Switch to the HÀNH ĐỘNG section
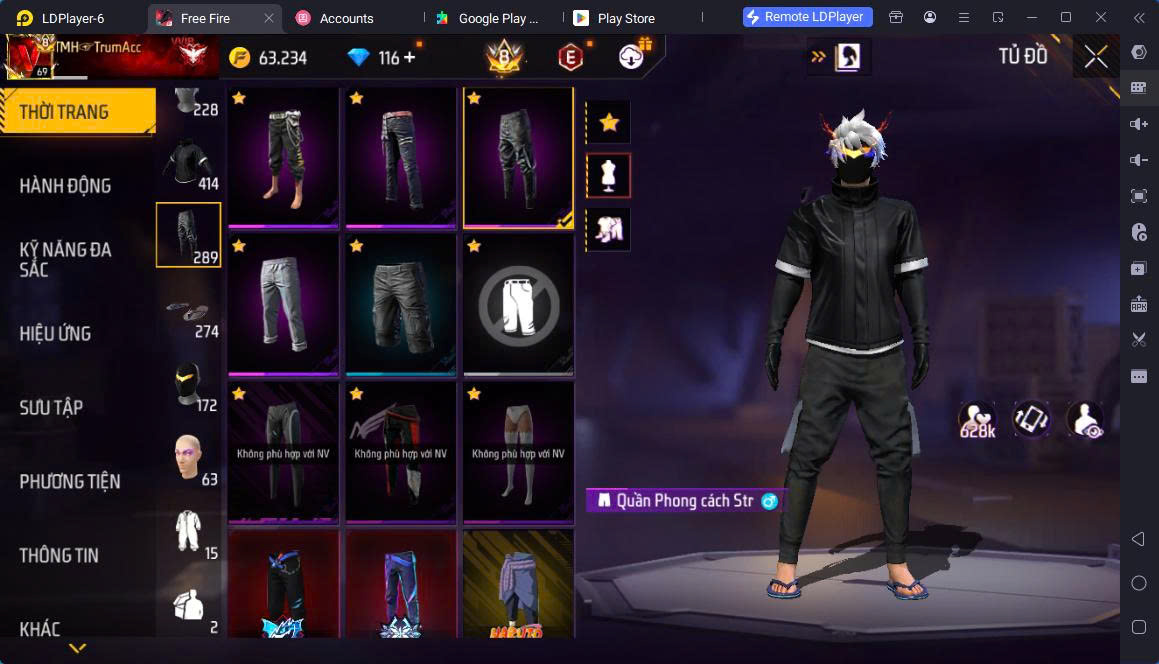Viewport: 1159px width, 664px height. [66, 185]
